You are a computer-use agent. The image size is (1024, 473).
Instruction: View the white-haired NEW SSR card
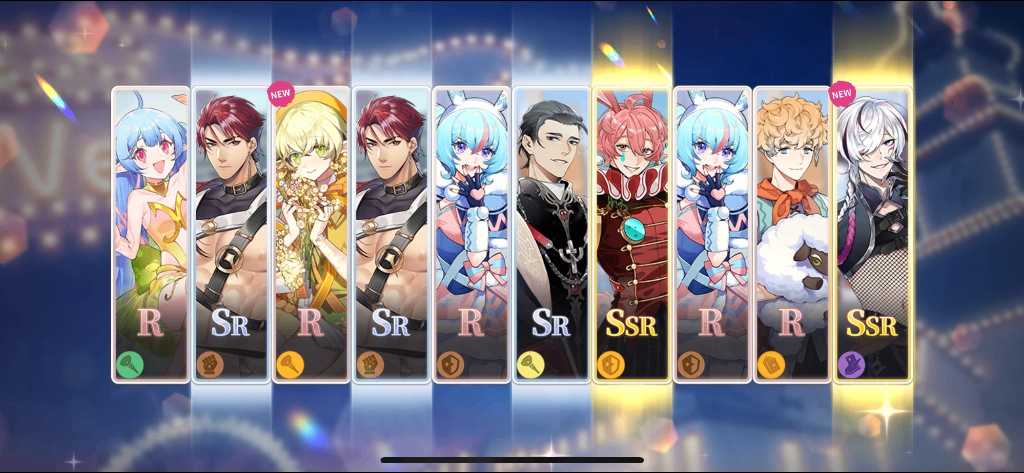click(x=871, y=235)
